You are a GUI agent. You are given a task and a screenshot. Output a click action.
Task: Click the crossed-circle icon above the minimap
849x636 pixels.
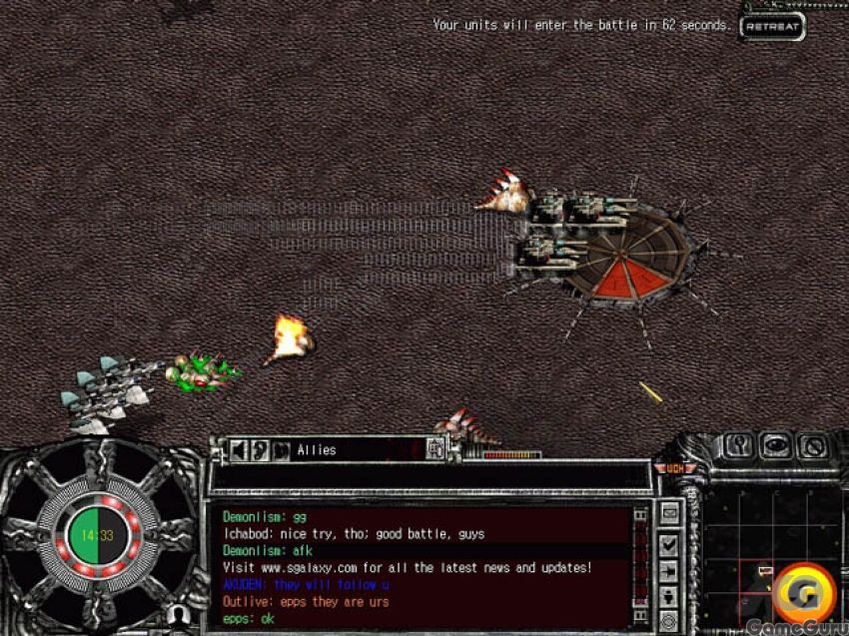[812, 446]
